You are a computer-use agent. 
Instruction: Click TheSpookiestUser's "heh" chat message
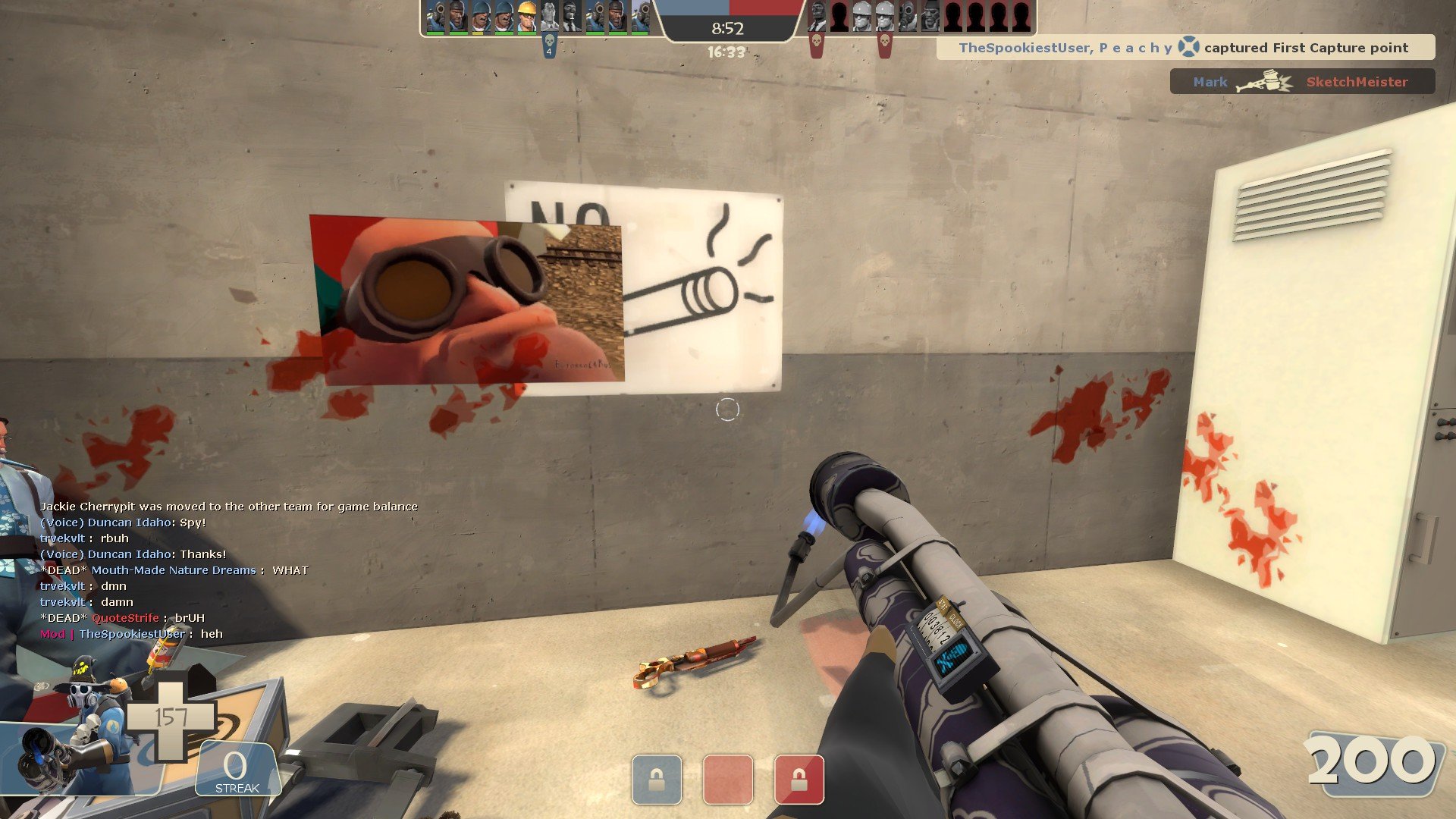[x=131, y=634]
